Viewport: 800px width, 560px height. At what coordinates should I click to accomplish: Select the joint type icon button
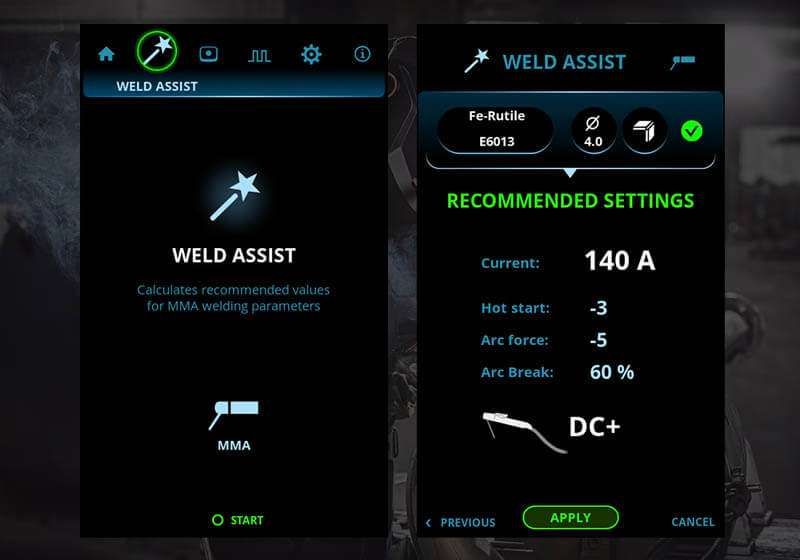point(644,130)
